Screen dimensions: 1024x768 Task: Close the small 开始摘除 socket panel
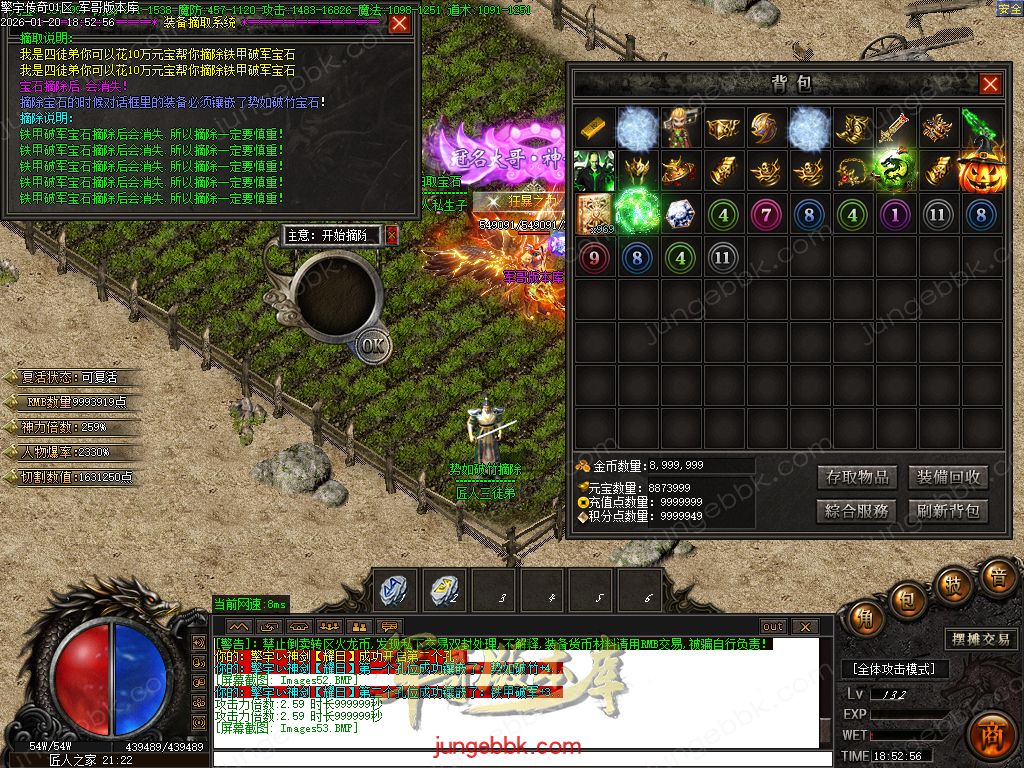pos(392,235)
